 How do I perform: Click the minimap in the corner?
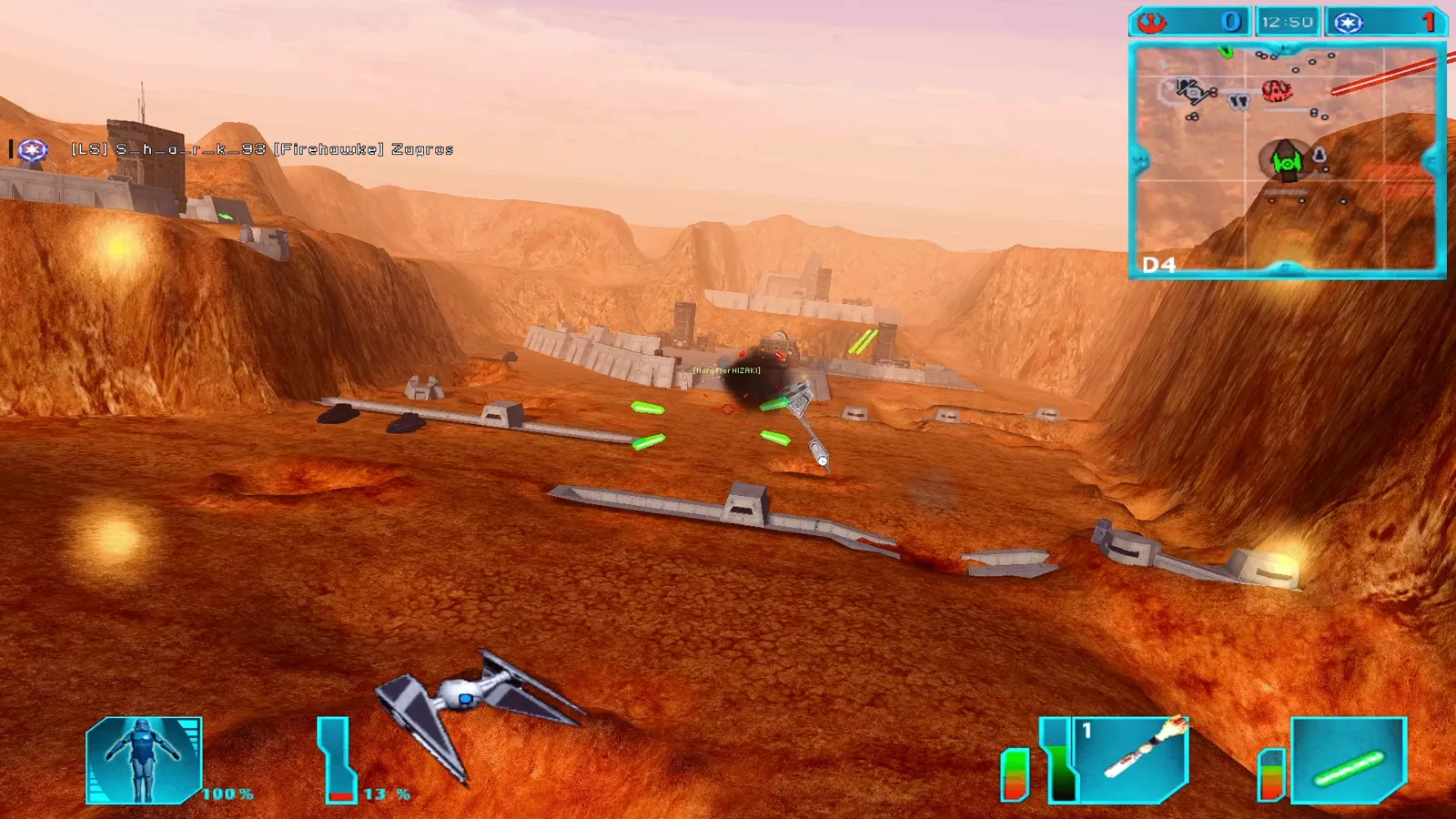tap(1287, 160)
